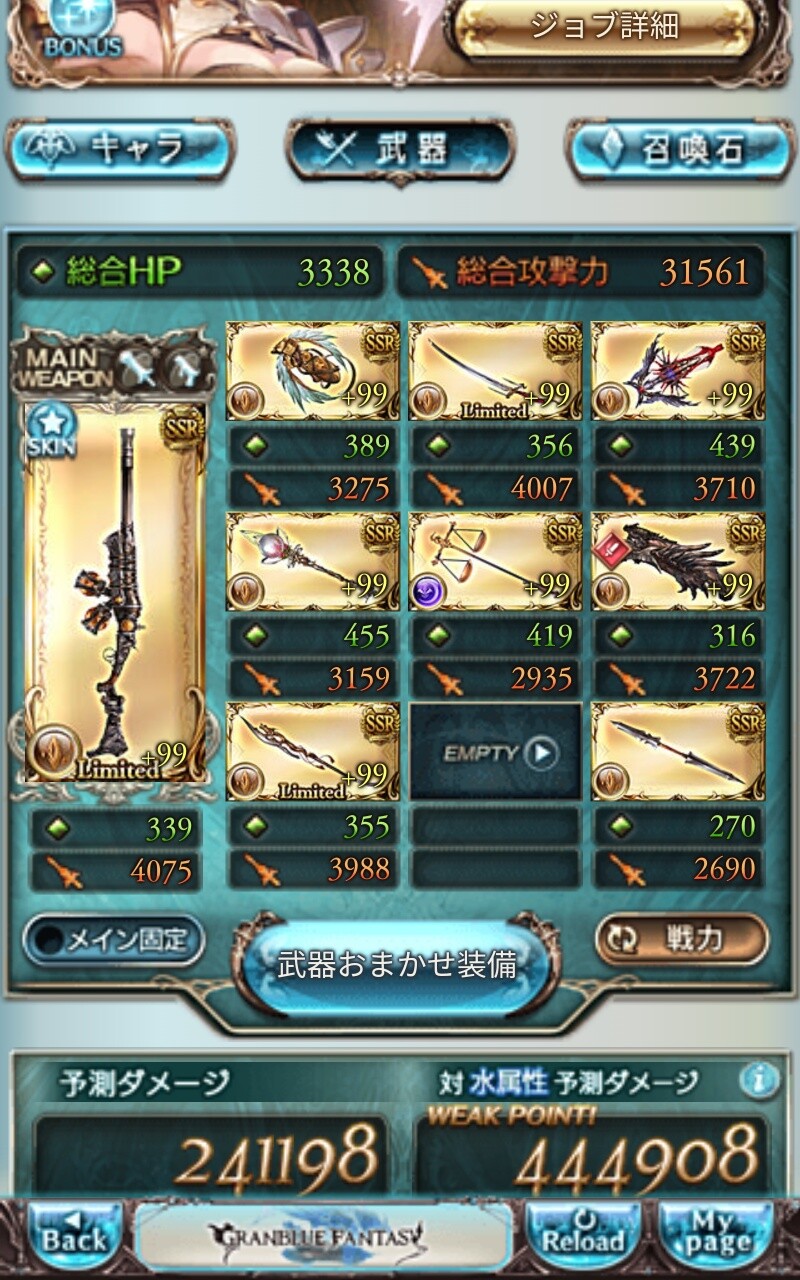The image size is (800, 1280).
Task: Select the 武器 weapons tab
Action: pos(400,150)
